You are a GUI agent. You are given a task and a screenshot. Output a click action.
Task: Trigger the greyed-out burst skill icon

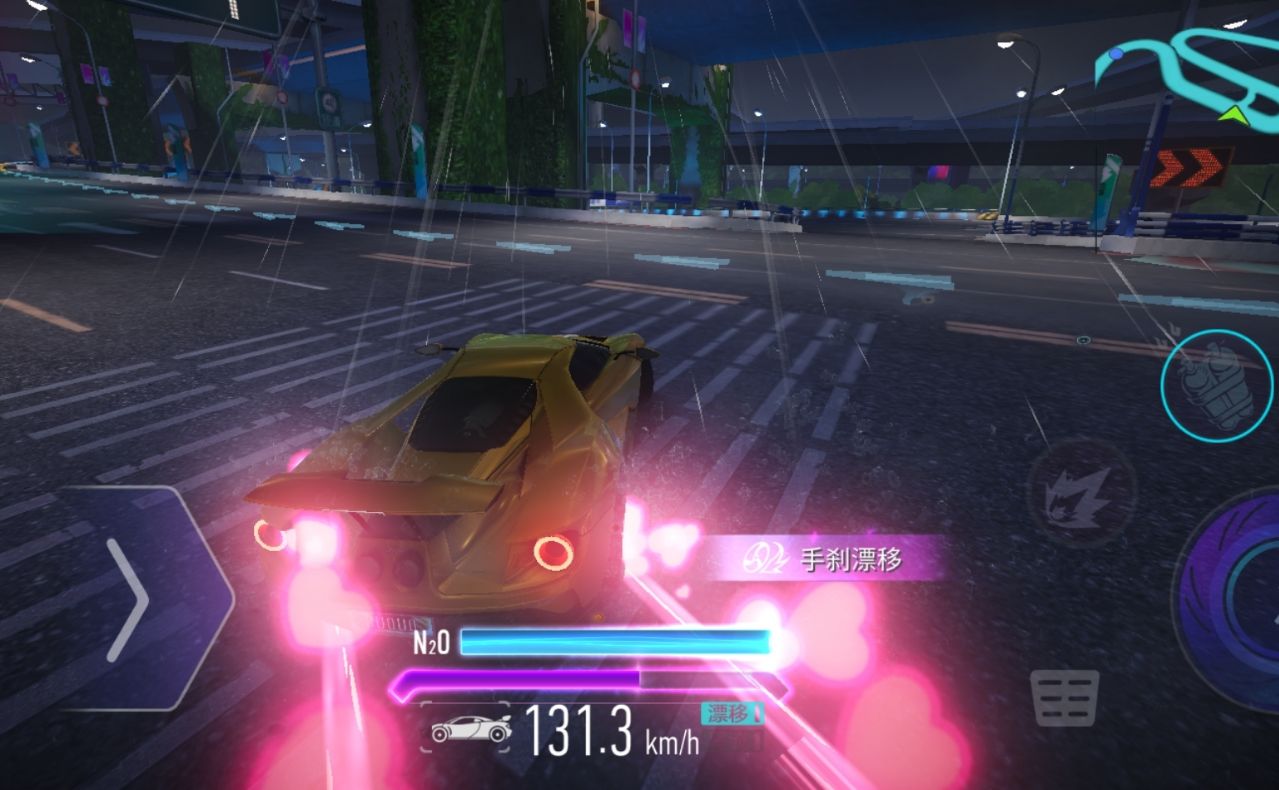click(1080, 496)
